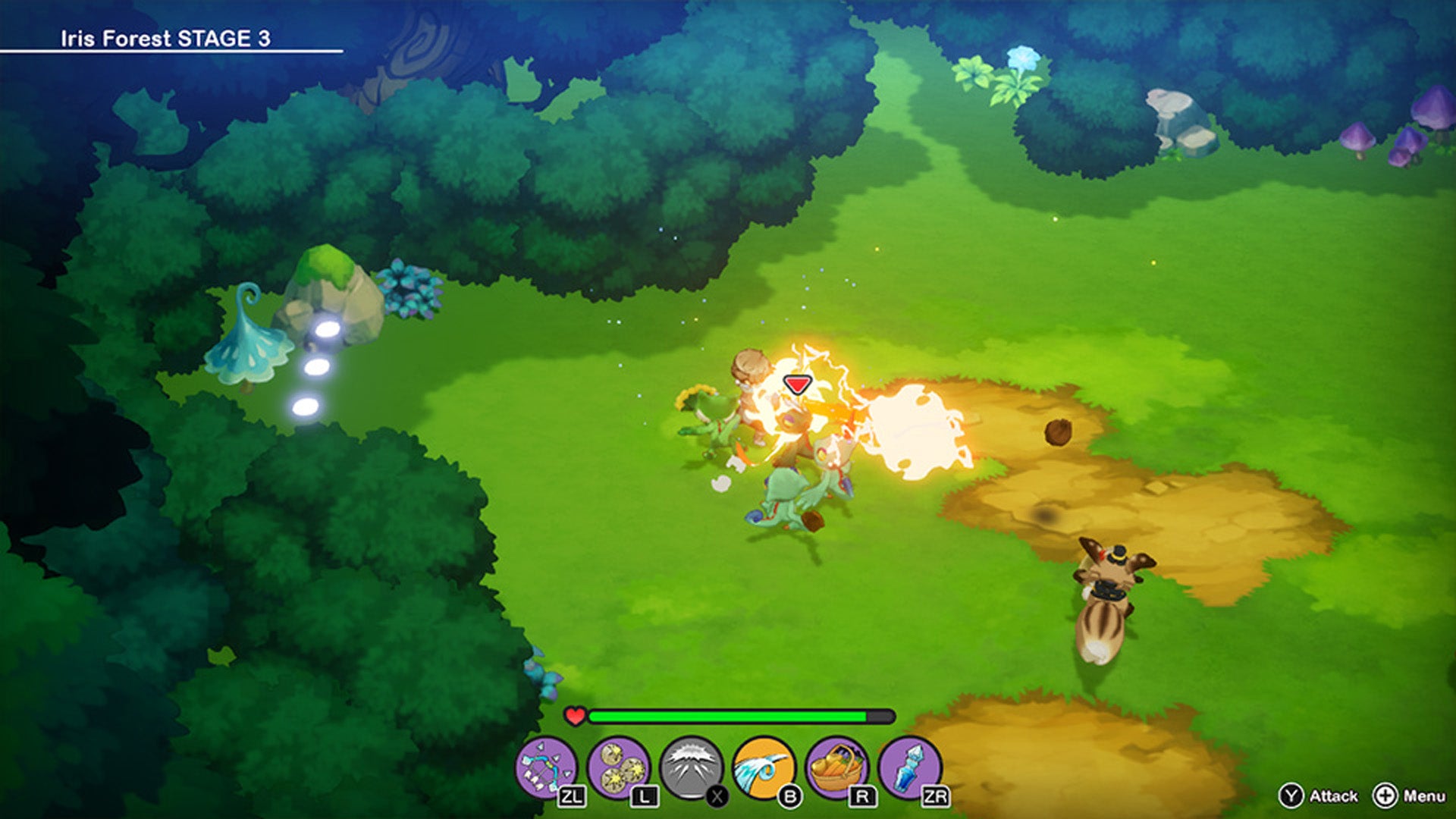Trigger the grayed-out burst skill icon
1456x819 pixels.
point(691,768)
